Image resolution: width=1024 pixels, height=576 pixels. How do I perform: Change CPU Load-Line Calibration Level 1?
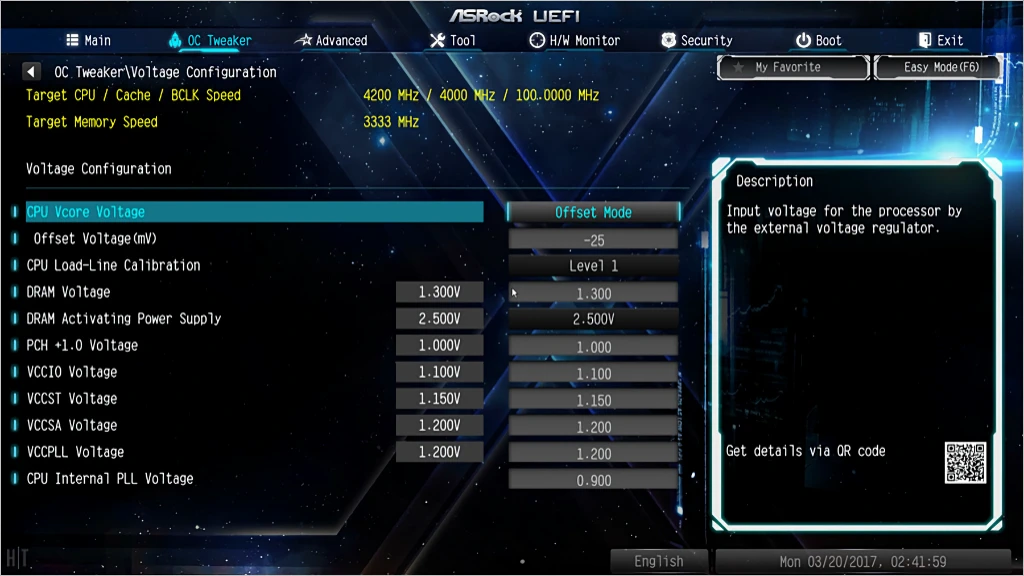pyautogui.click(x=593, y=266)
